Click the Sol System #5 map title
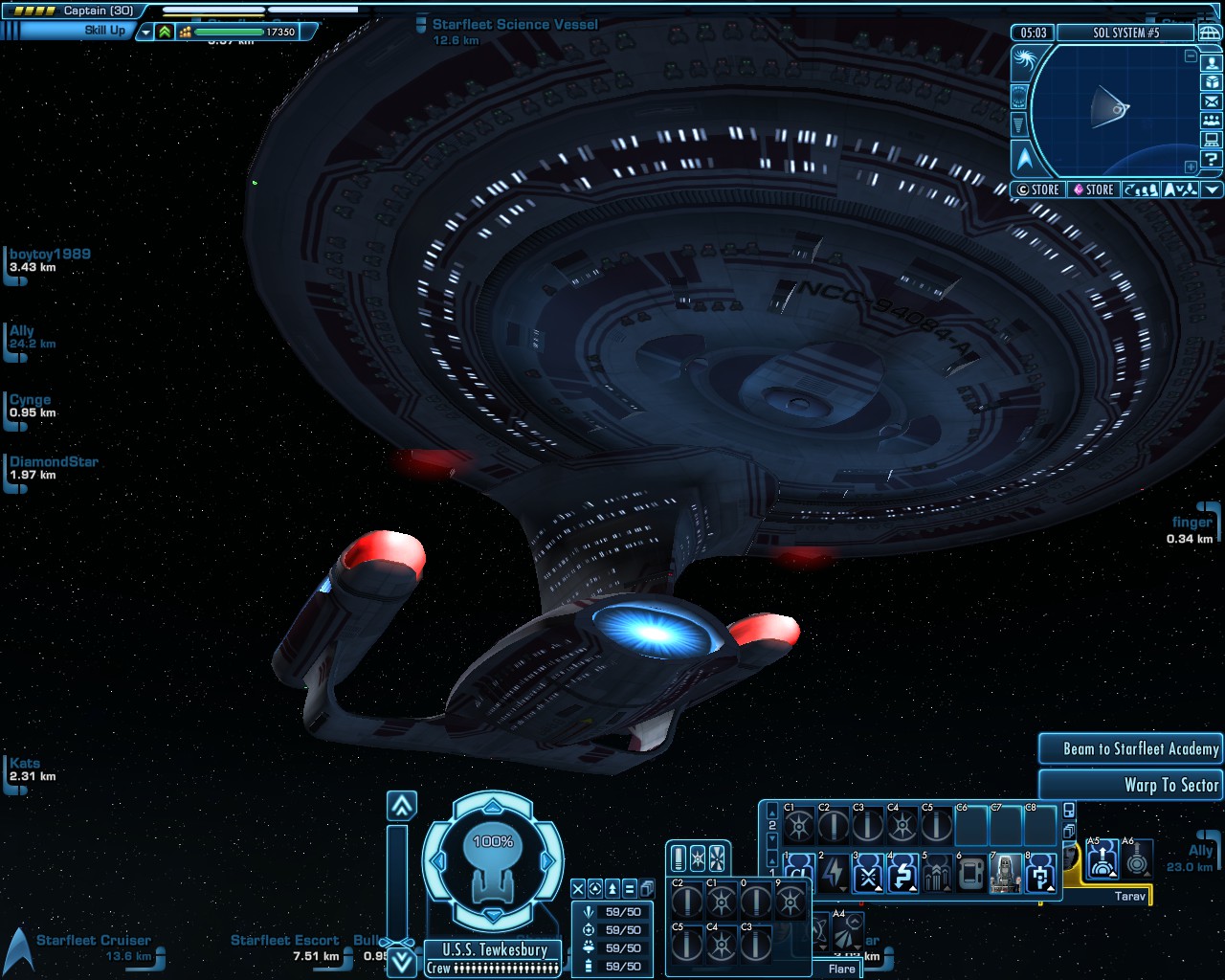1225x980 pixels. tap(1125, 33)
